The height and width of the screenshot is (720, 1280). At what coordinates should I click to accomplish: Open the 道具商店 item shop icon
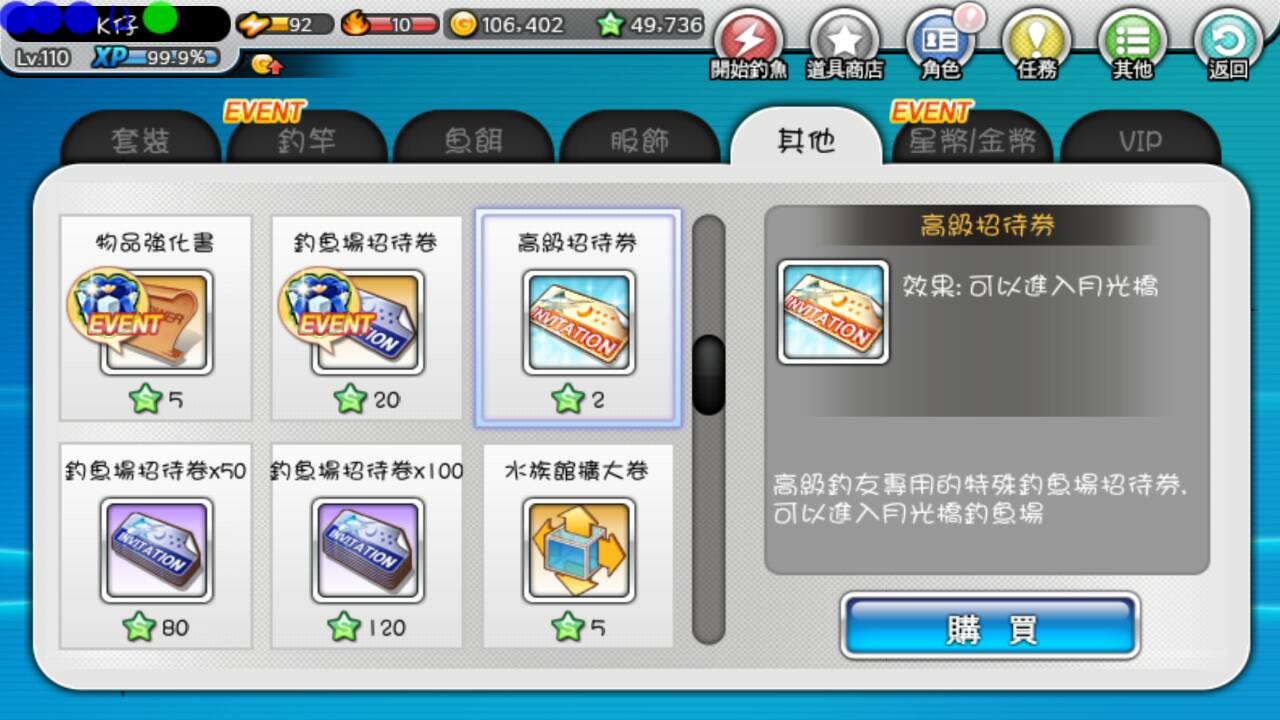(x=845, y=40)
